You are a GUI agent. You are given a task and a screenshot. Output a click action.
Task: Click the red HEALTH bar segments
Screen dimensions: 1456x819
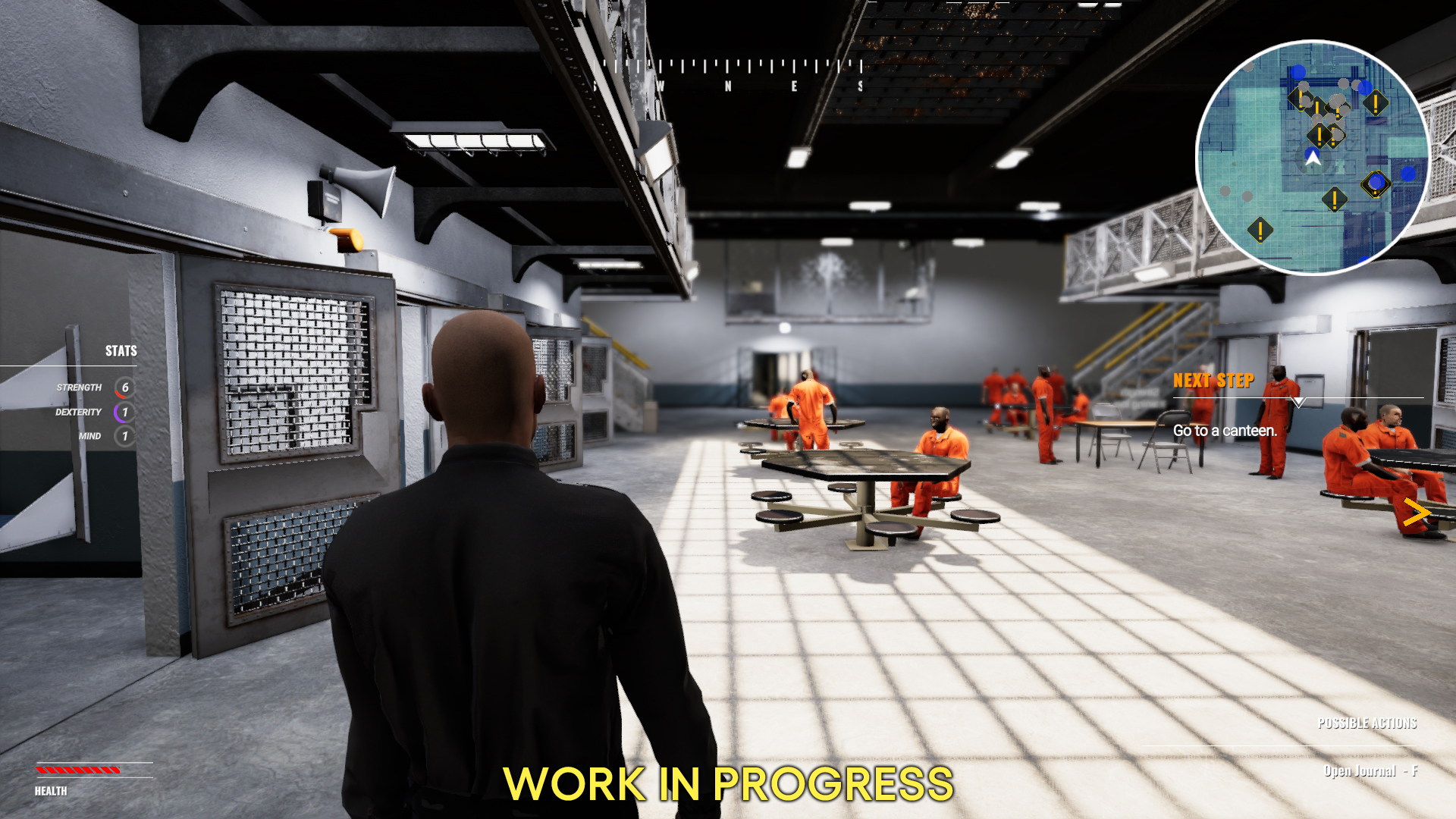click(x=76, y=770)
